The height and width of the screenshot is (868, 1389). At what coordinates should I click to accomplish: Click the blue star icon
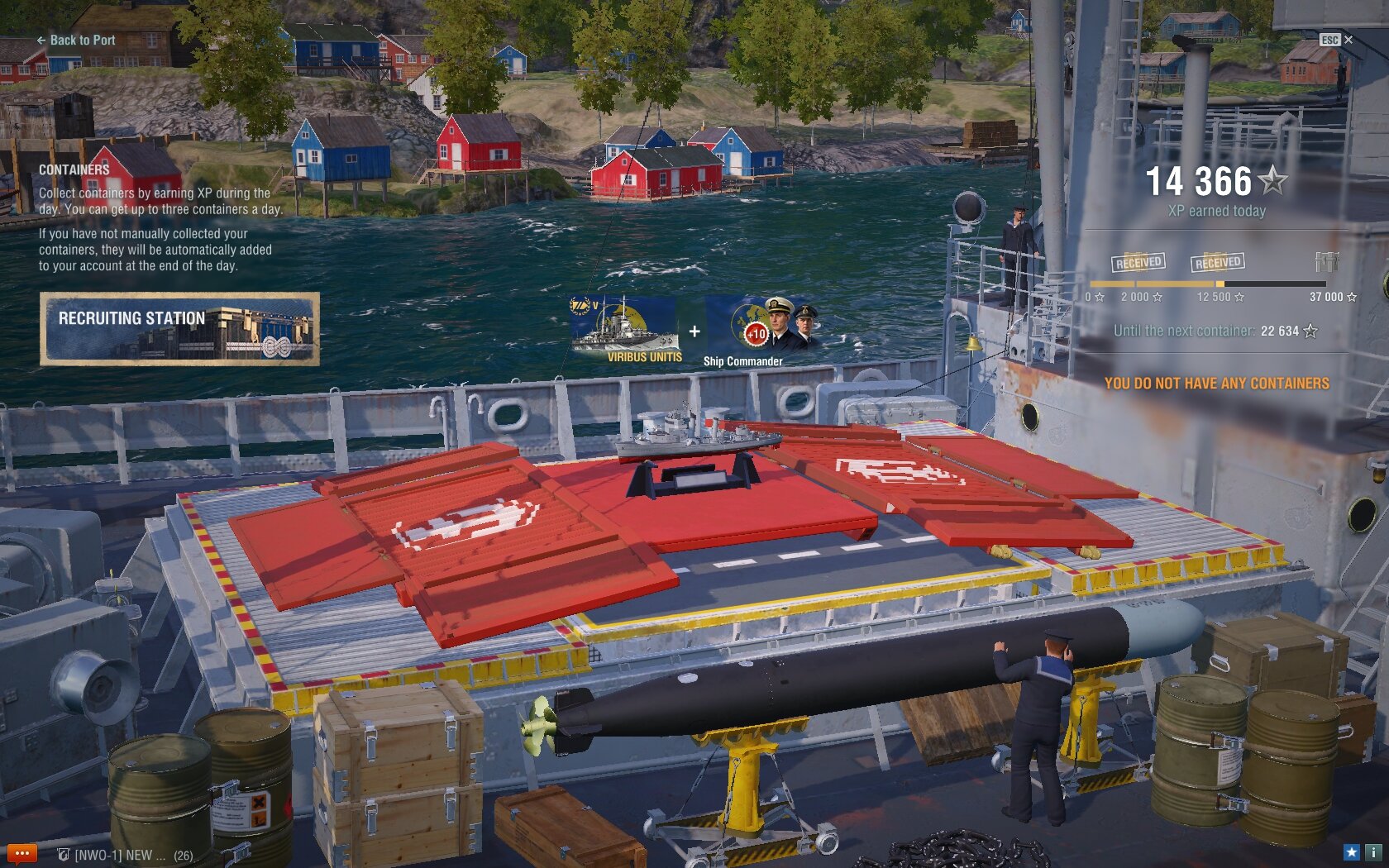coord(1351,852)
